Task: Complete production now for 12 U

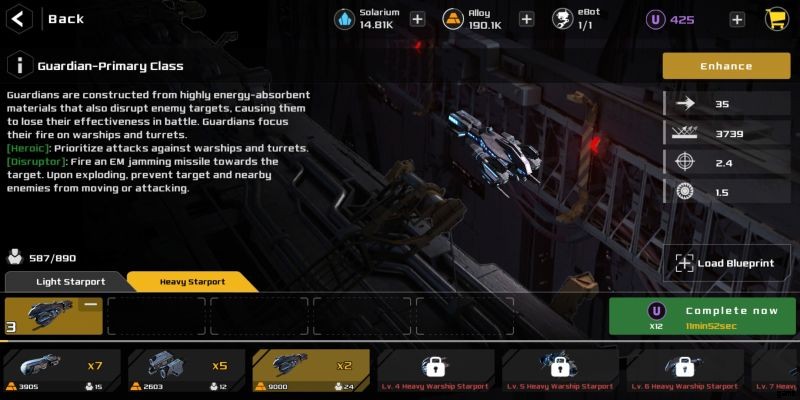Action: click(x=704, y=316)
